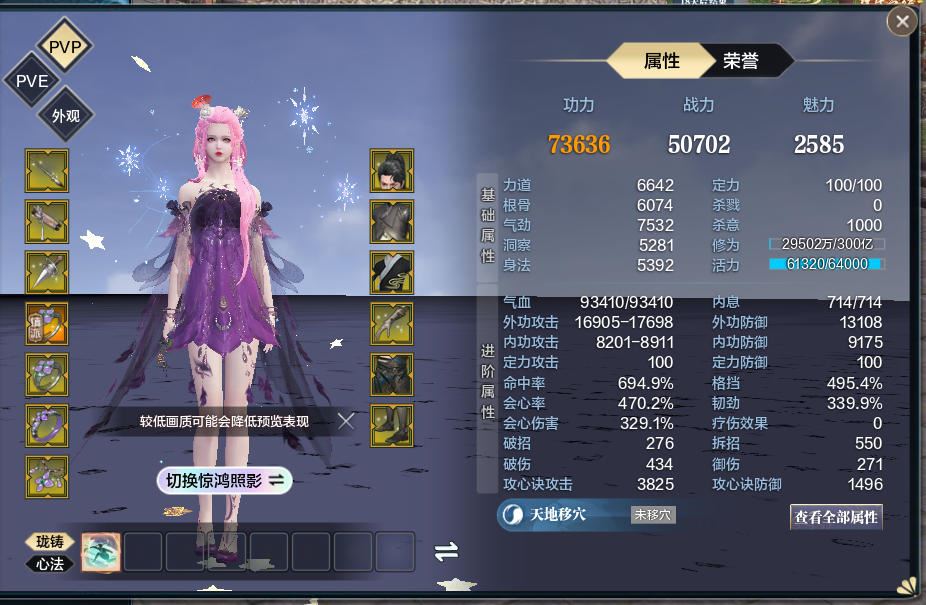This screenshot has width=926, height=605.
Task: Switch to the PVP gear set
Action: (x=65, y=46)
